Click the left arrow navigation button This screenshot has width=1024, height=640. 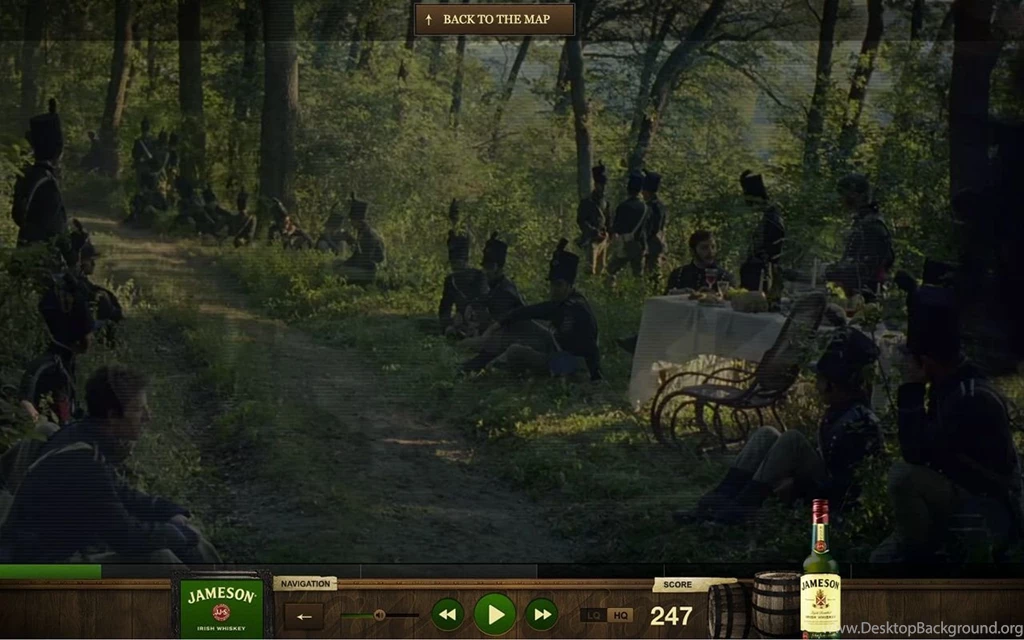[304, 616]
